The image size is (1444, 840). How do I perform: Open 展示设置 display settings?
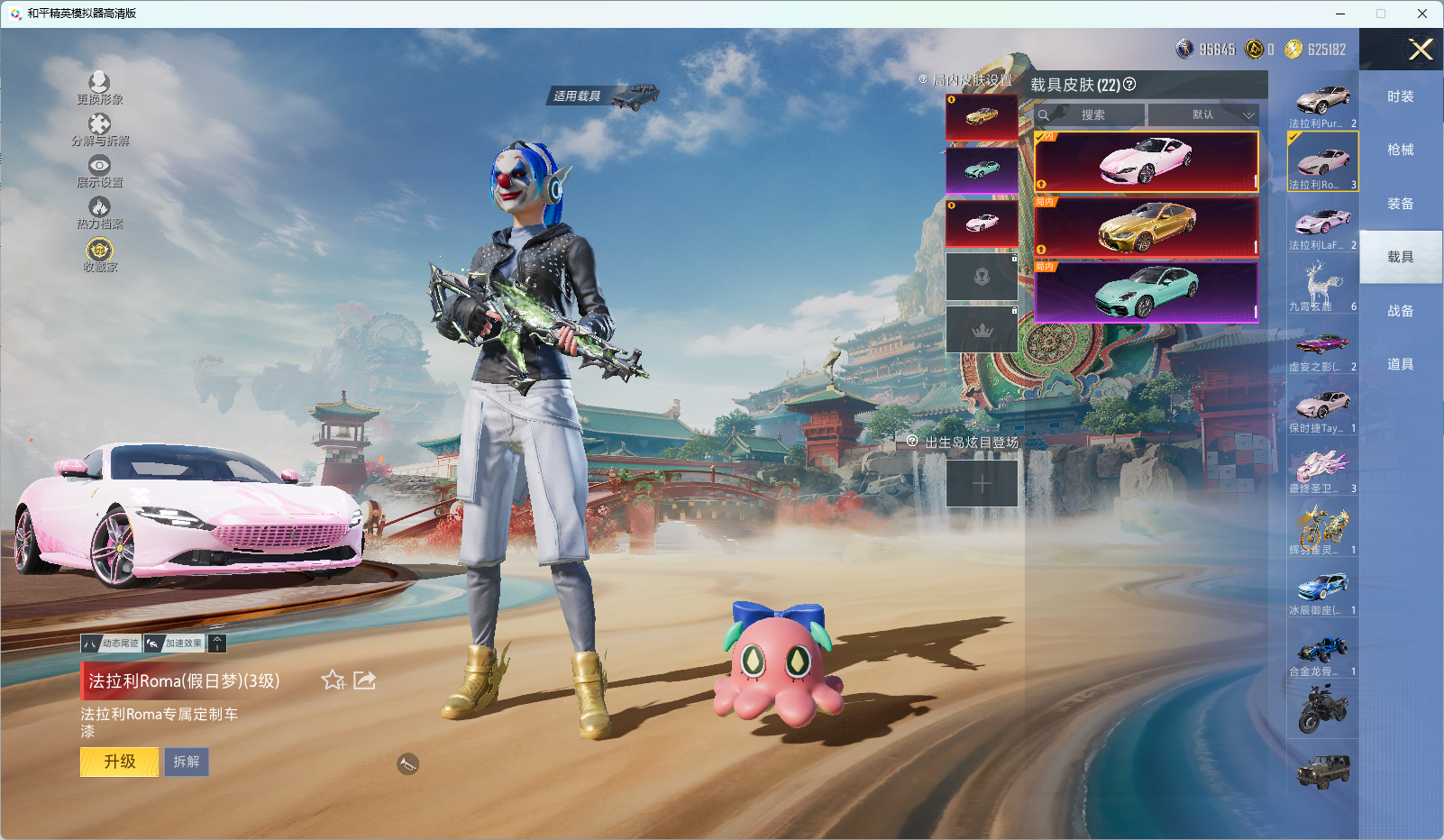click(x=99, y=170)
